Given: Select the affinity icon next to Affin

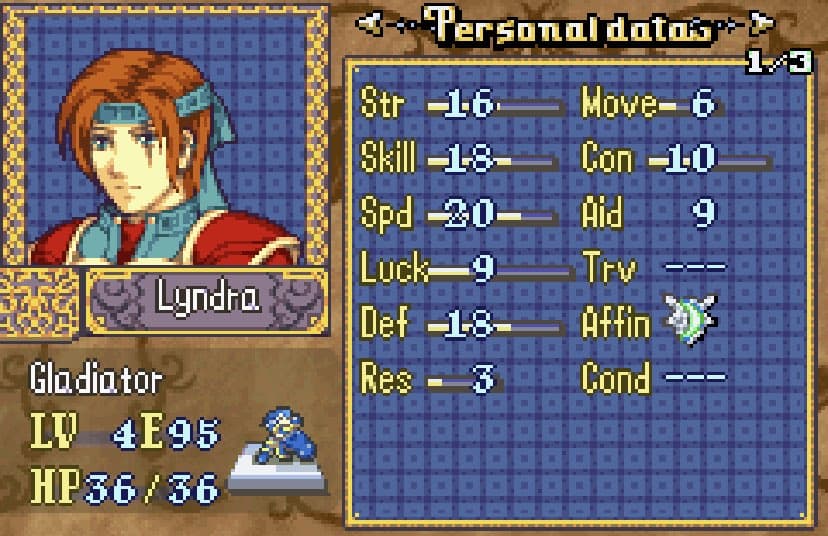Looking at the screenshot, I should [x=691, y=322].
